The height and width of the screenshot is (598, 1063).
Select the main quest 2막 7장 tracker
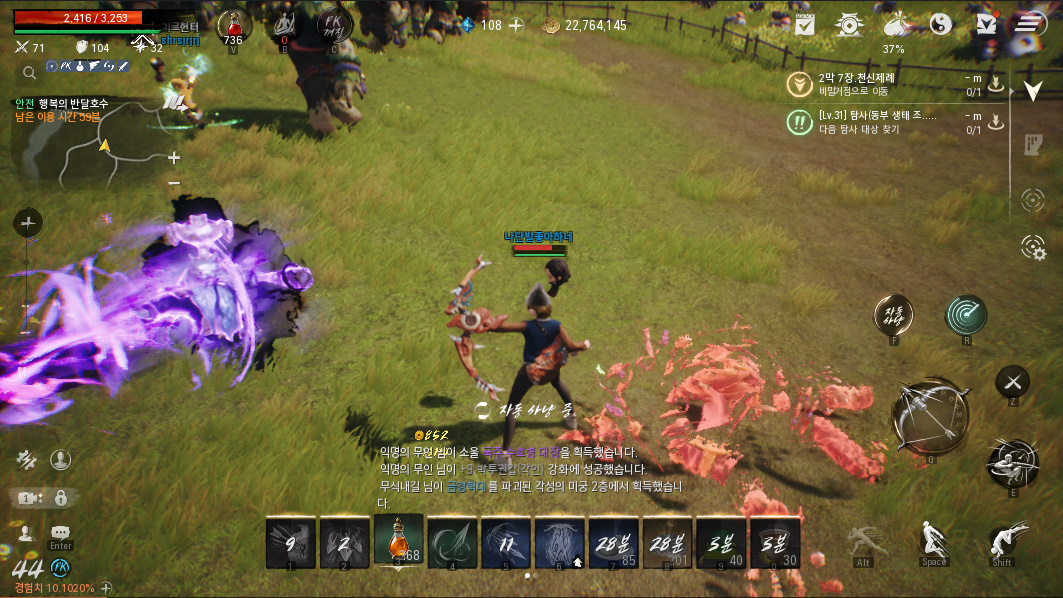click(x=880, y=84)
